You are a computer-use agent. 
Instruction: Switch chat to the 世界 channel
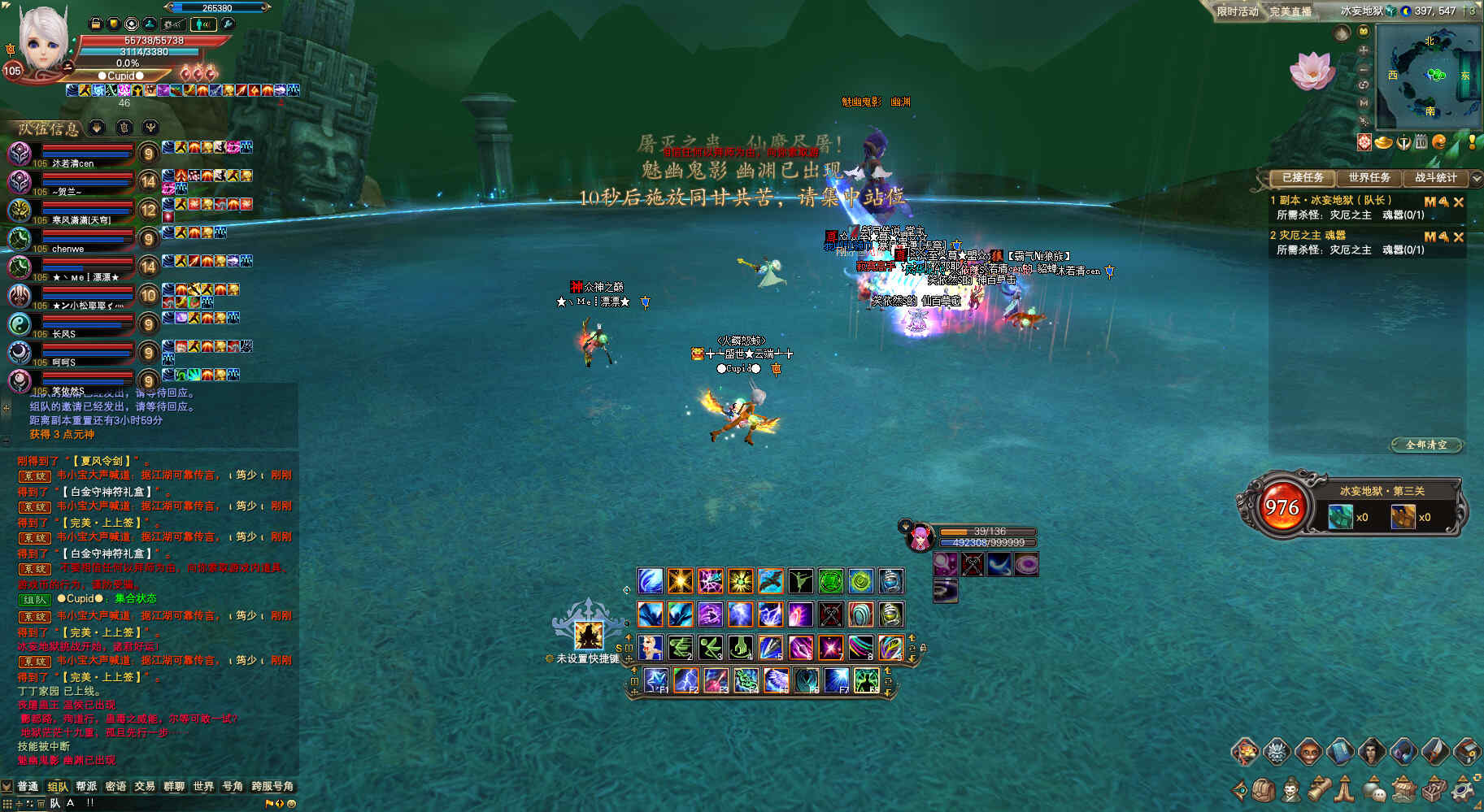pos(203,786)
